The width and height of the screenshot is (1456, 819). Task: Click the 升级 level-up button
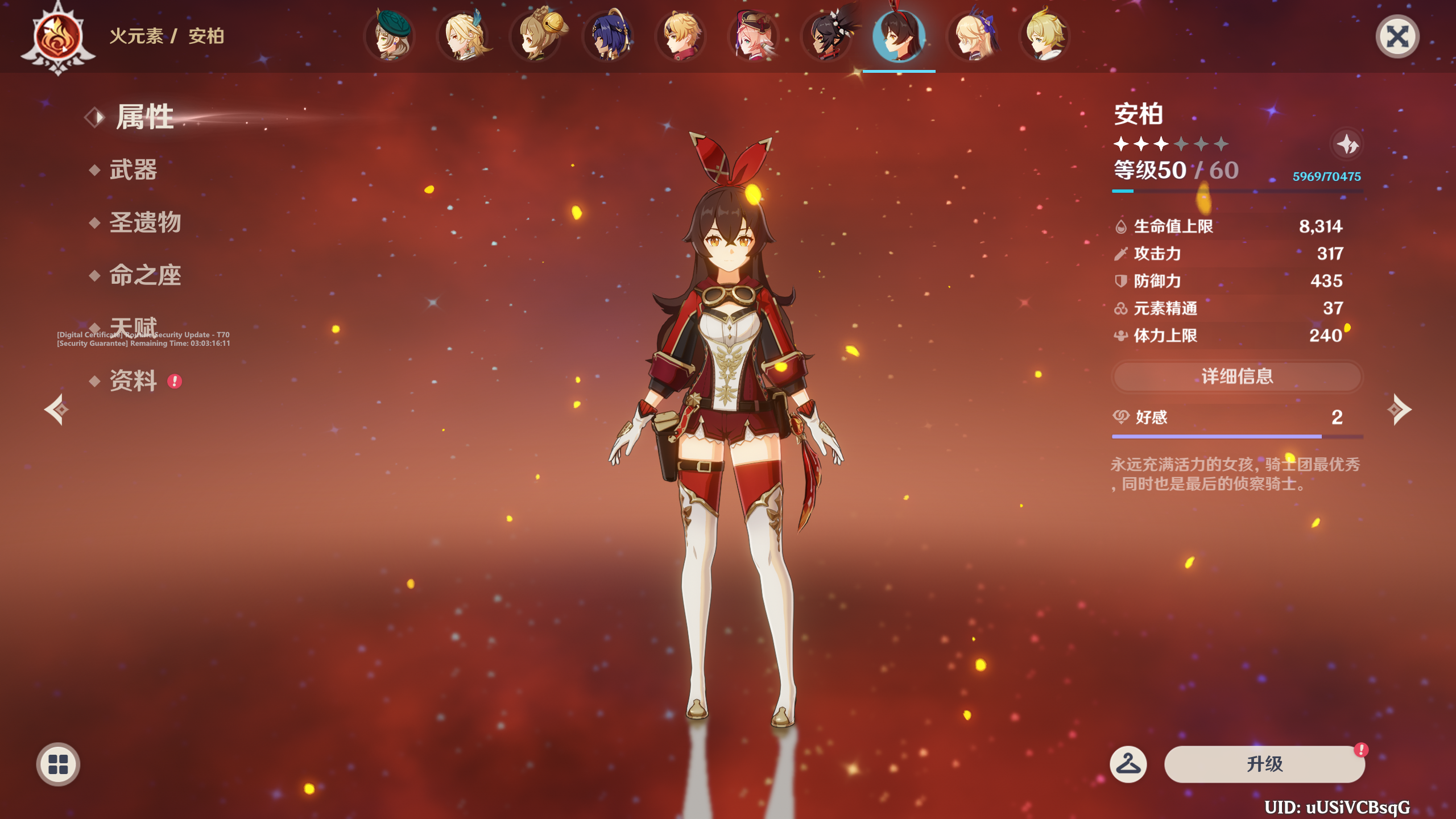(1264, 764)
